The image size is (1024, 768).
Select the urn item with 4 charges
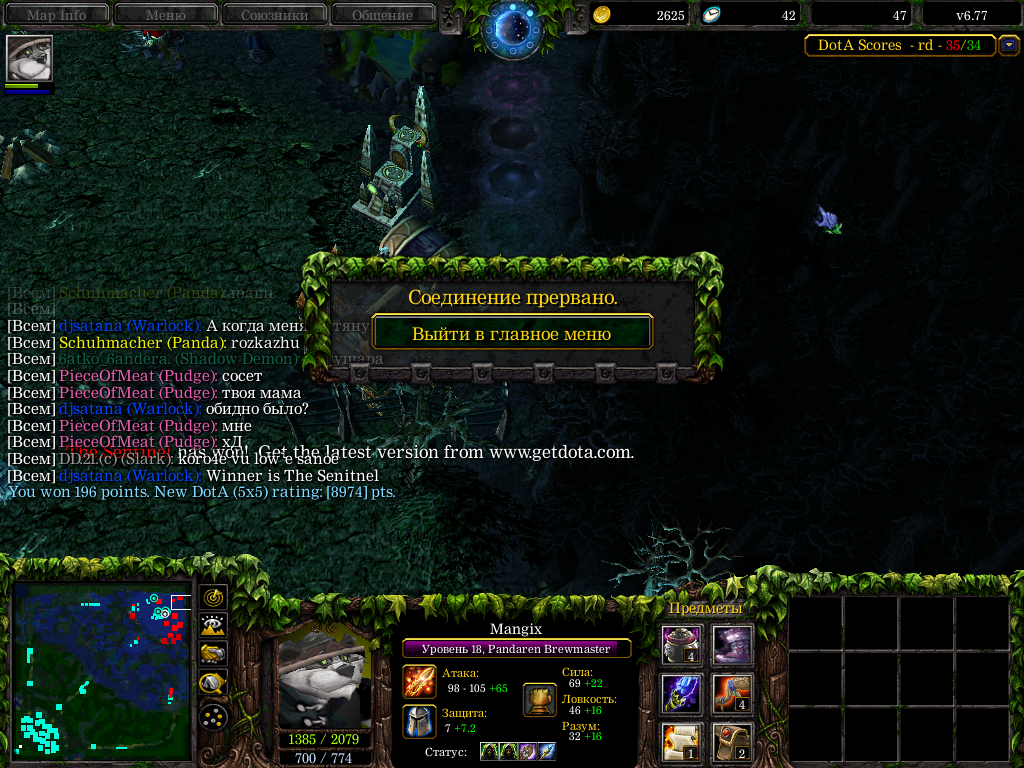click(682, 645)
